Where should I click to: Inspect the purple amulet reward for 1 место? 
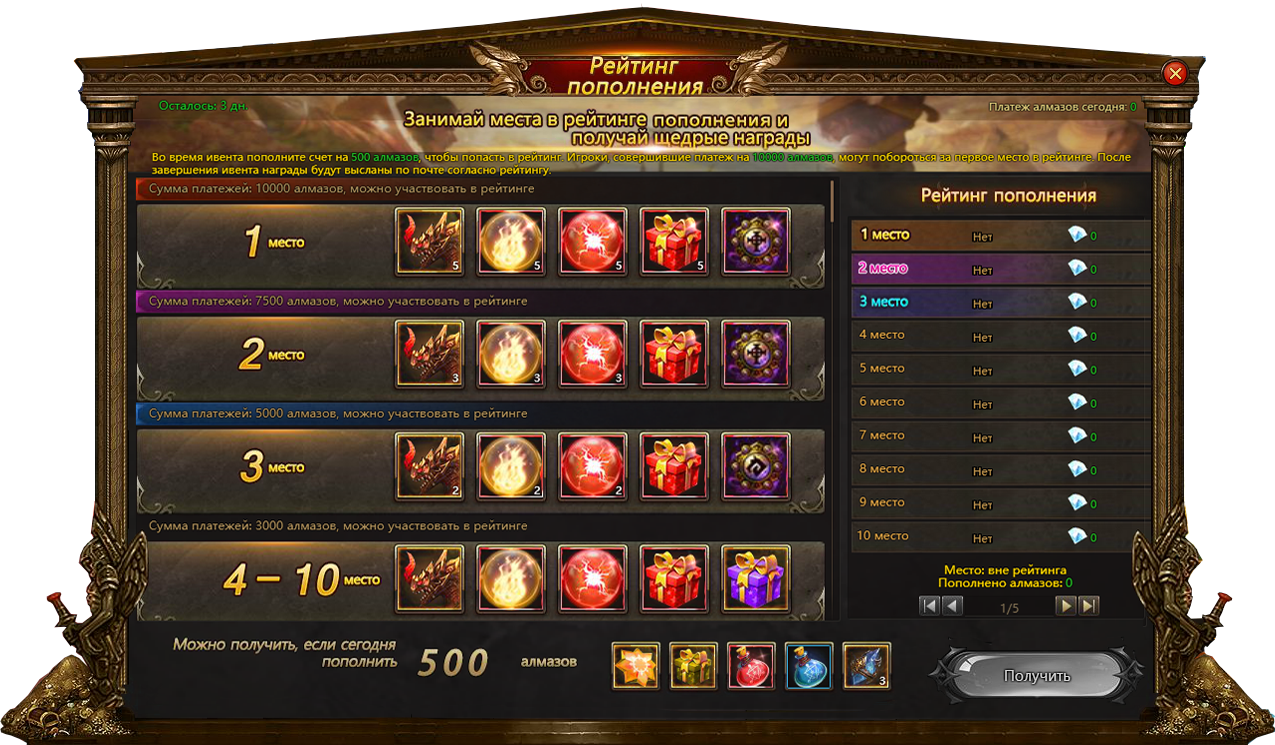click(x=755, y=242)
